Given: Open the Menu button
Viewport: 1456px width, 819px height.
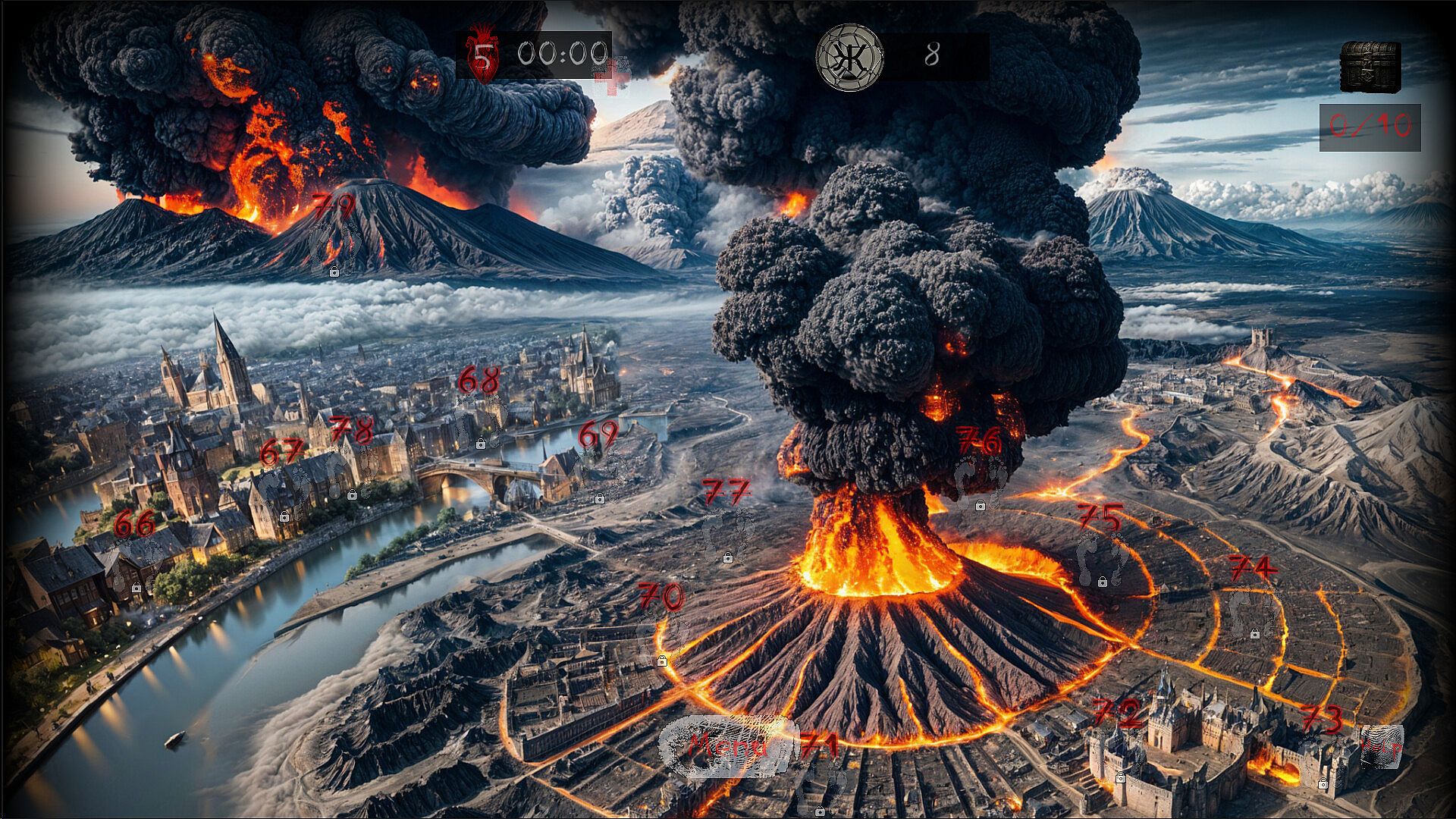Looking at the screenshot, I should click(726, 746).
